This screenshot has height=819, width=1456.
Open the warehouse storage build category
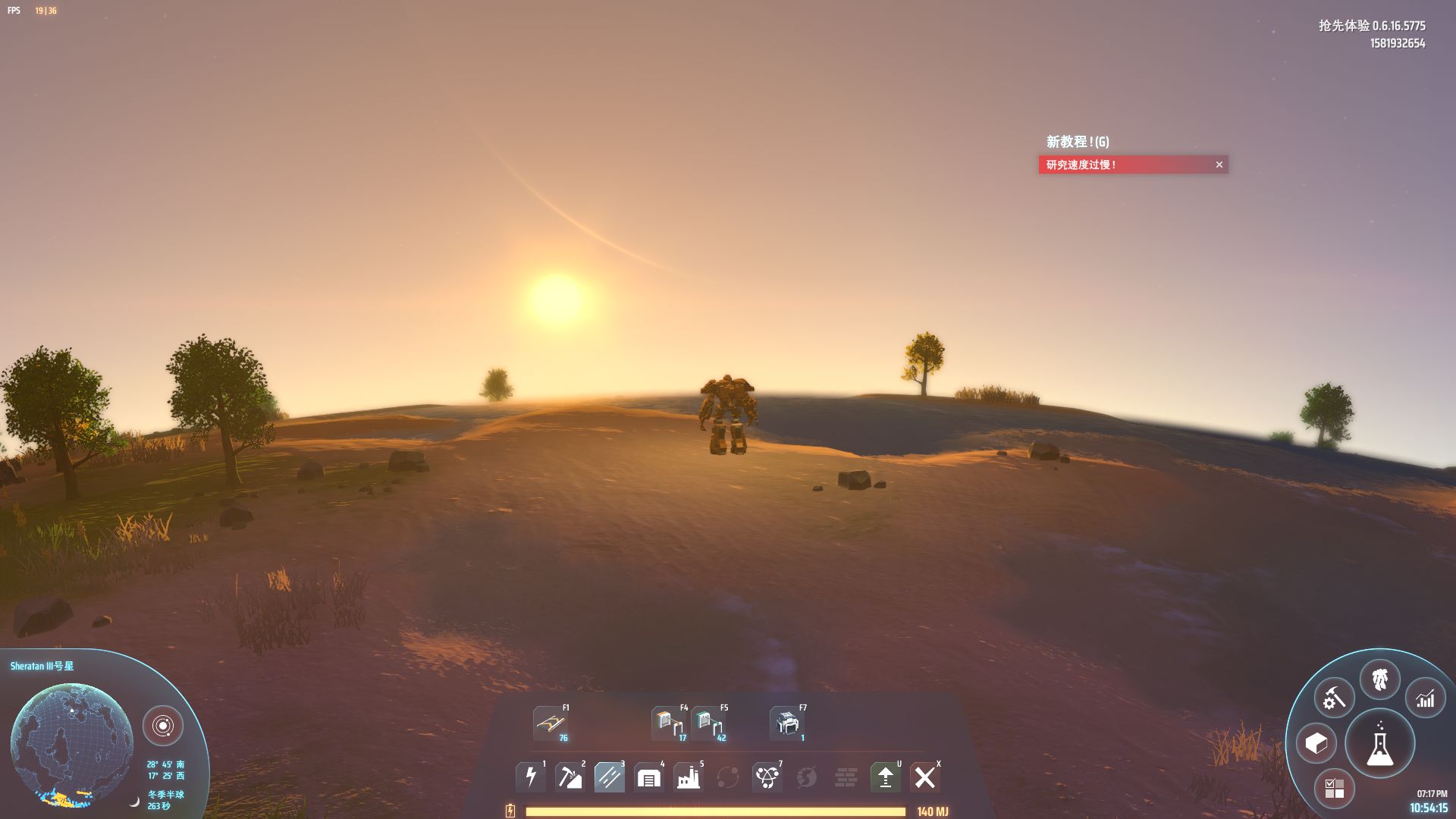[648, 777]
